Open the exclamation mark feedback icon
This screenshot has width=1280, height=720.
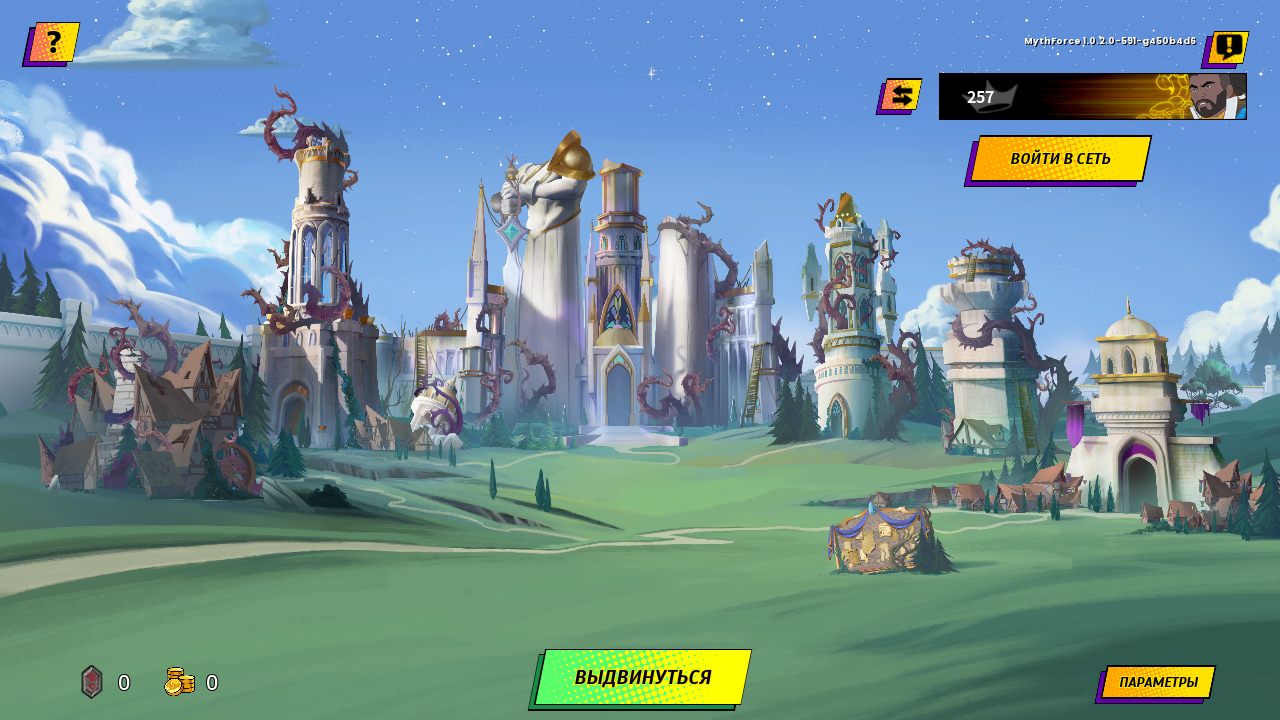coord(1227,47)
